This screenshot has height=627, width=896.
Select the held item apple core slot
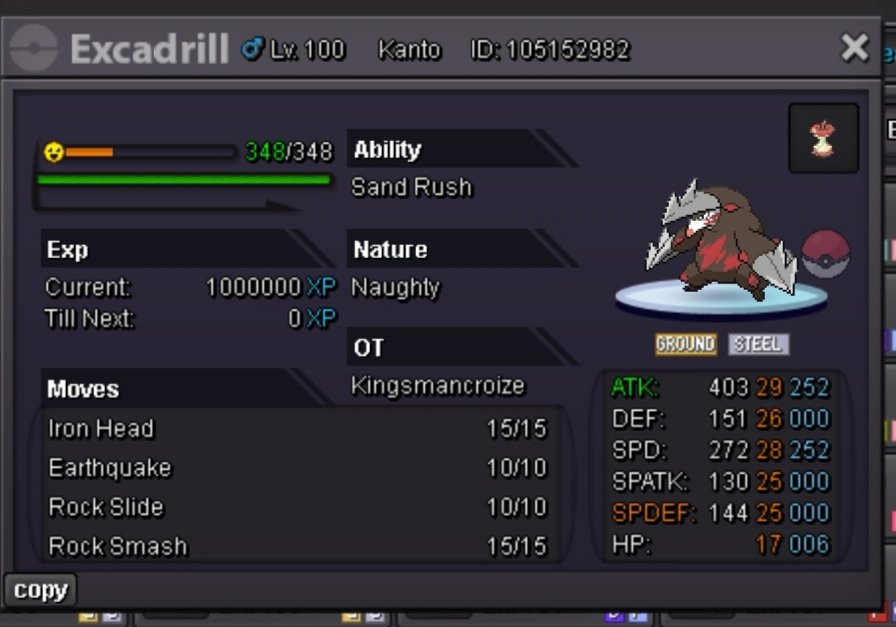pyautogui.click(x=823, y=138)
